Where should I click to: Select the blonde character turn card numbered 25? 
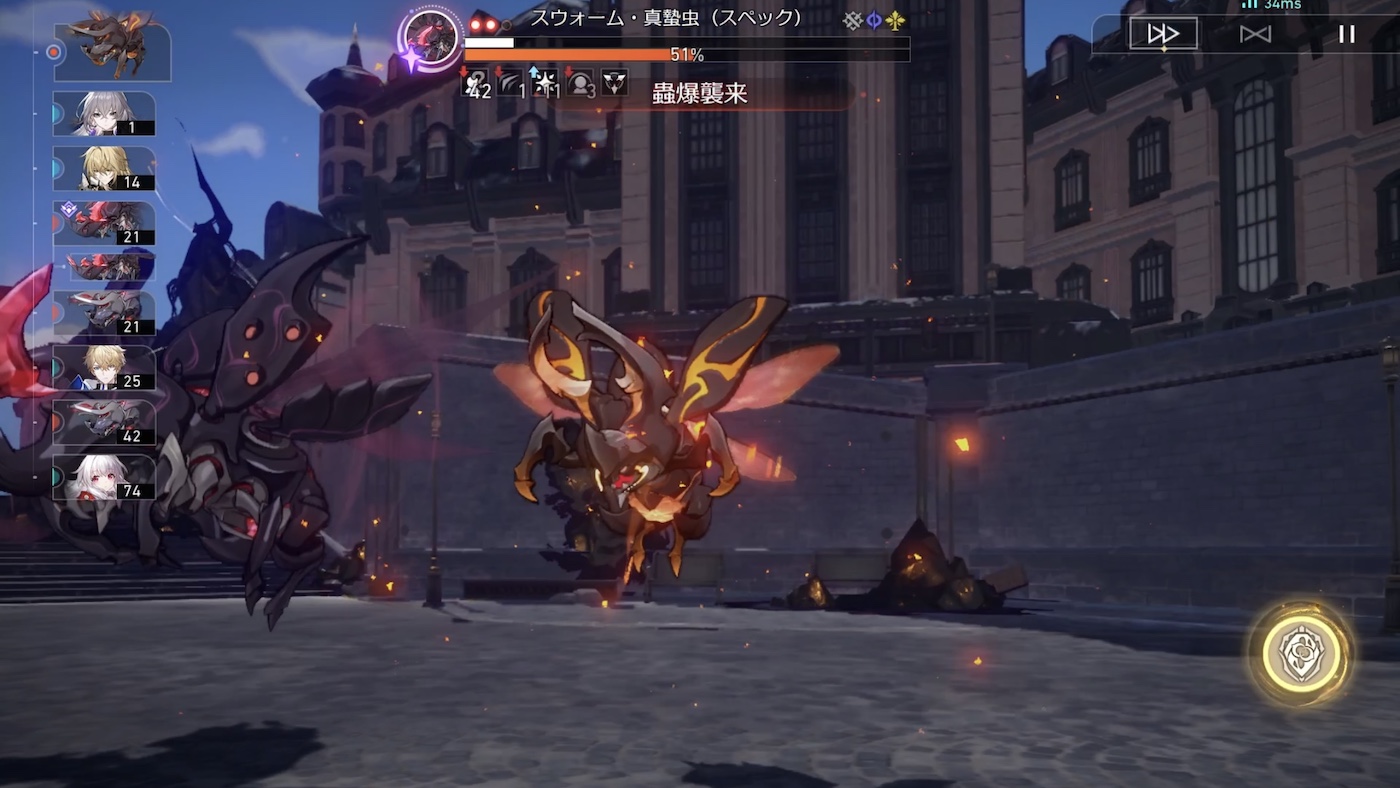(x=104, y=368)
